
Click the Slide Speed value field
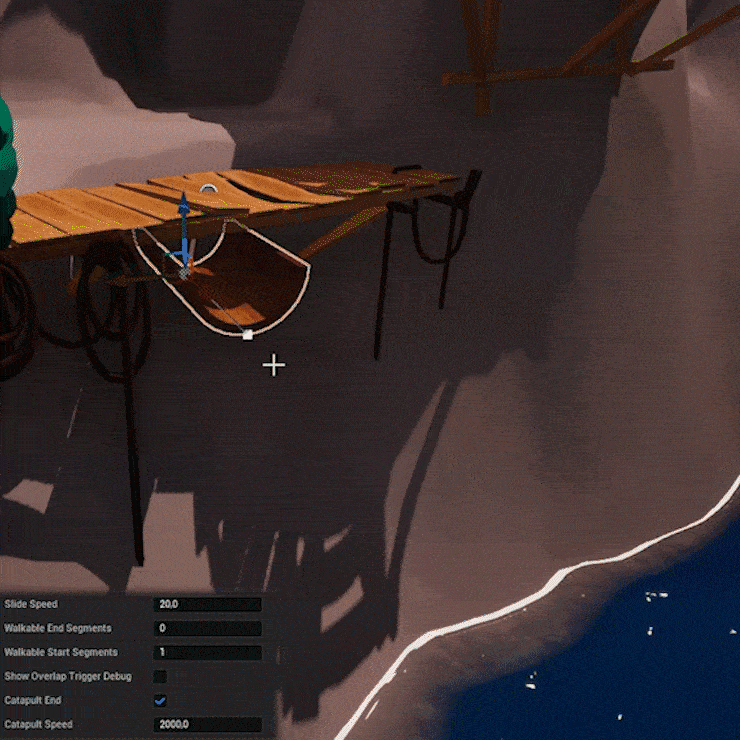[x=207, y=604]
